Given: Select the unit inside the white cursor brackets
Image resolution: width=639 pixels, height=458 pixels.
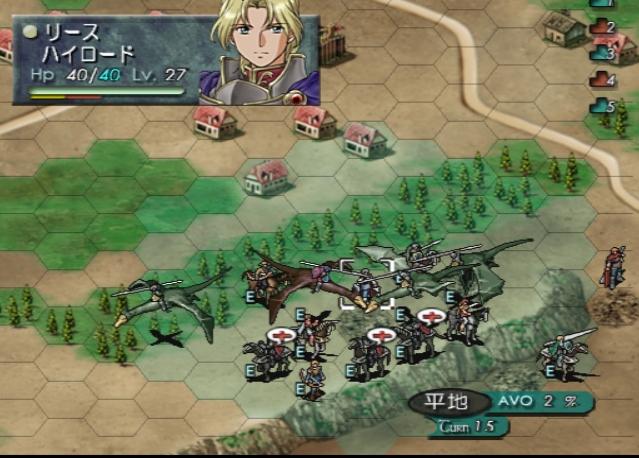Looking at the screenshot, I should click(x=366, y=285).
